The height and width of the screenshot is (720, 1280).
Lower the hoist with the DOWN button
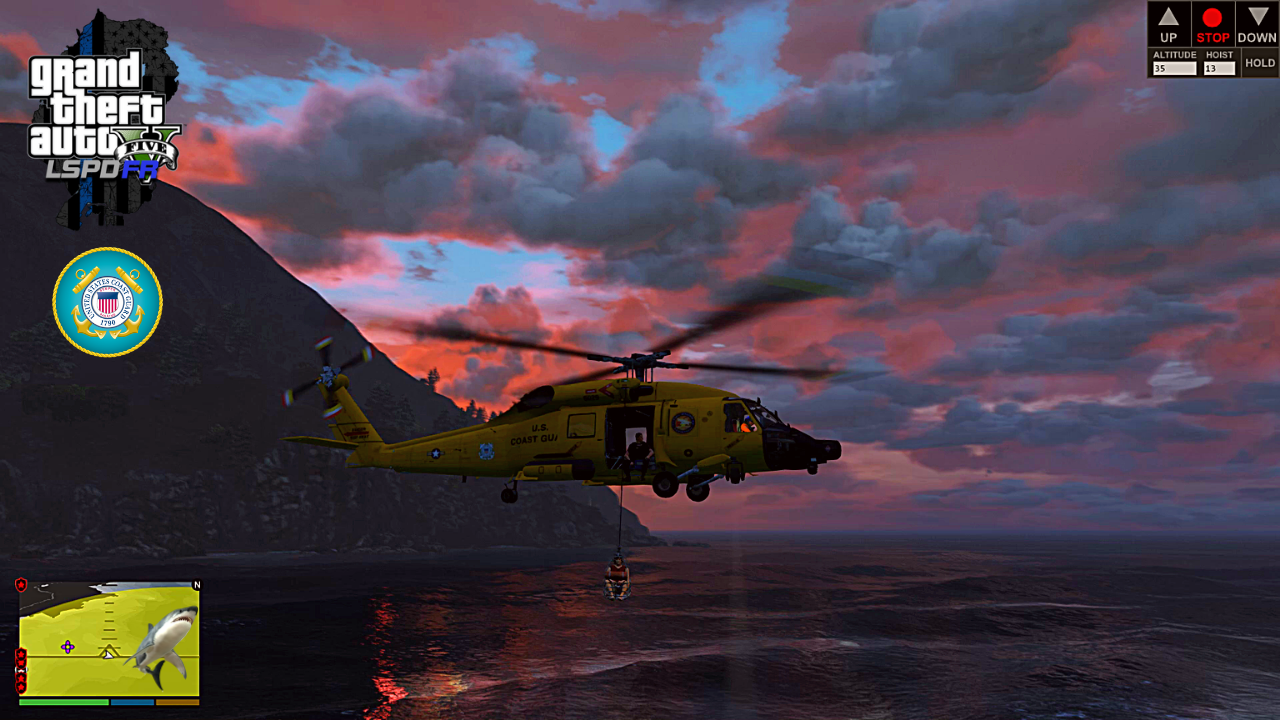coord(1257,24)
